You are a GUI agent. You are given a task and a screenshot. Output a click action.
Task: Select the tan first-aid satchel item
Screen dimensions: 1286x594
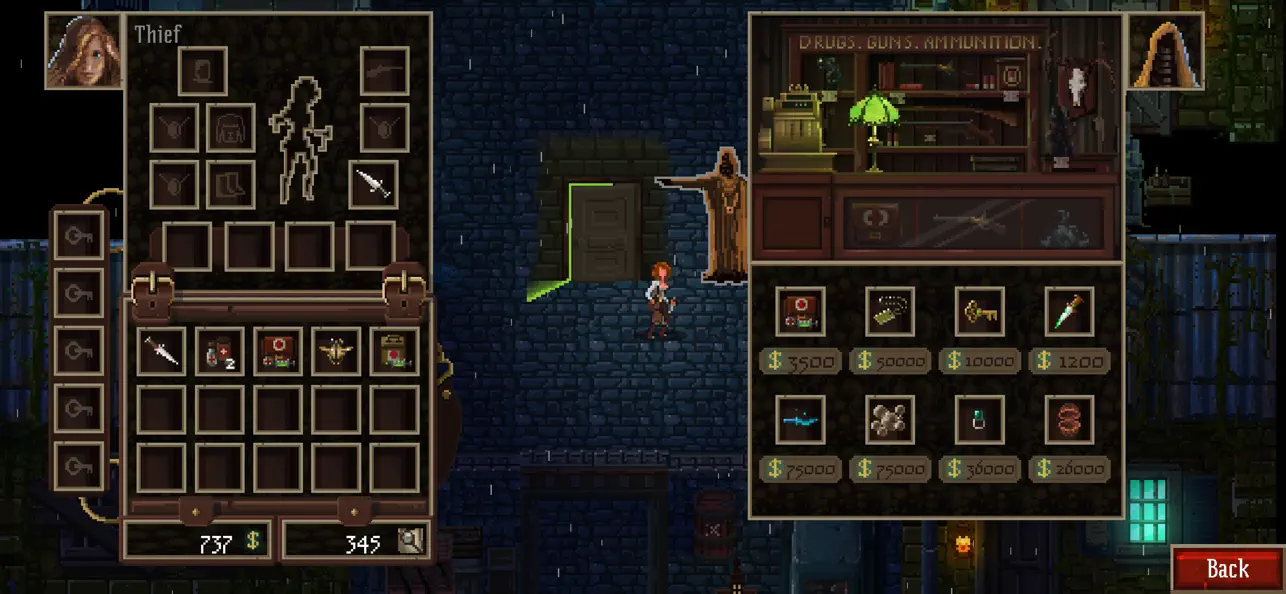pyautogui.click(x=394, y=352)
